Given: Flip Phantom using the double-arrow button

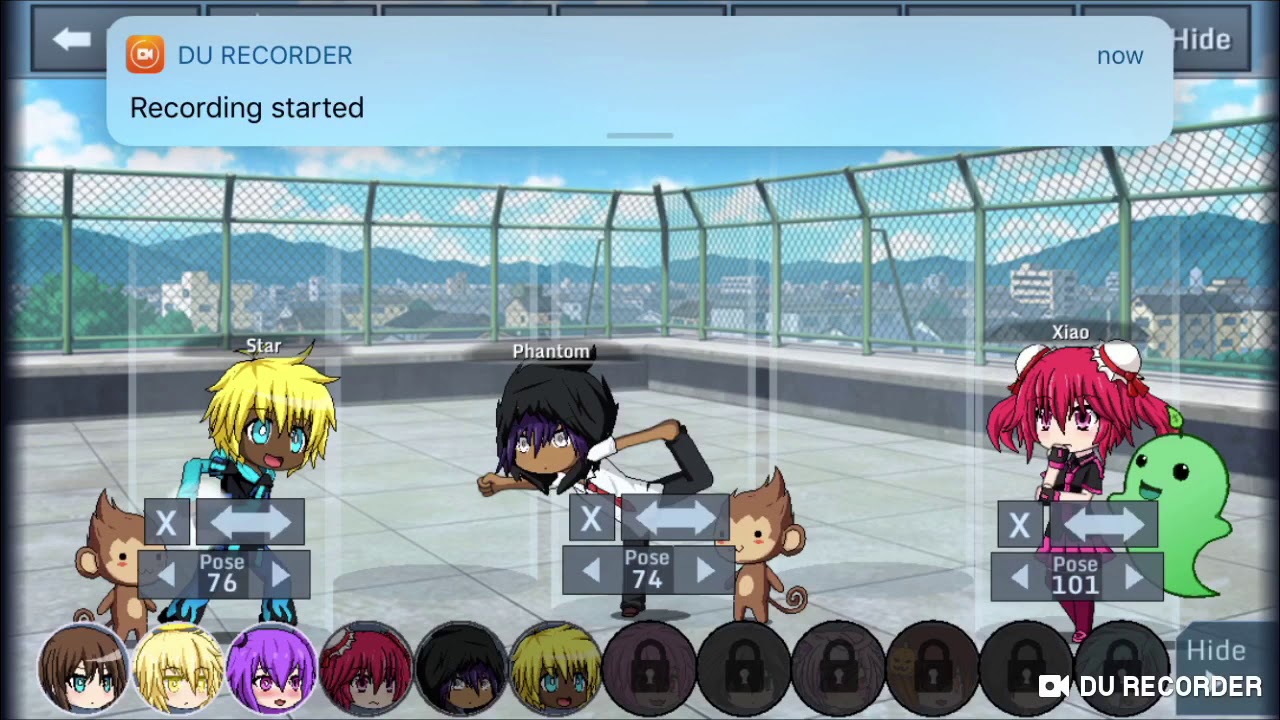Looking at the screenshot, I should 675,519.
